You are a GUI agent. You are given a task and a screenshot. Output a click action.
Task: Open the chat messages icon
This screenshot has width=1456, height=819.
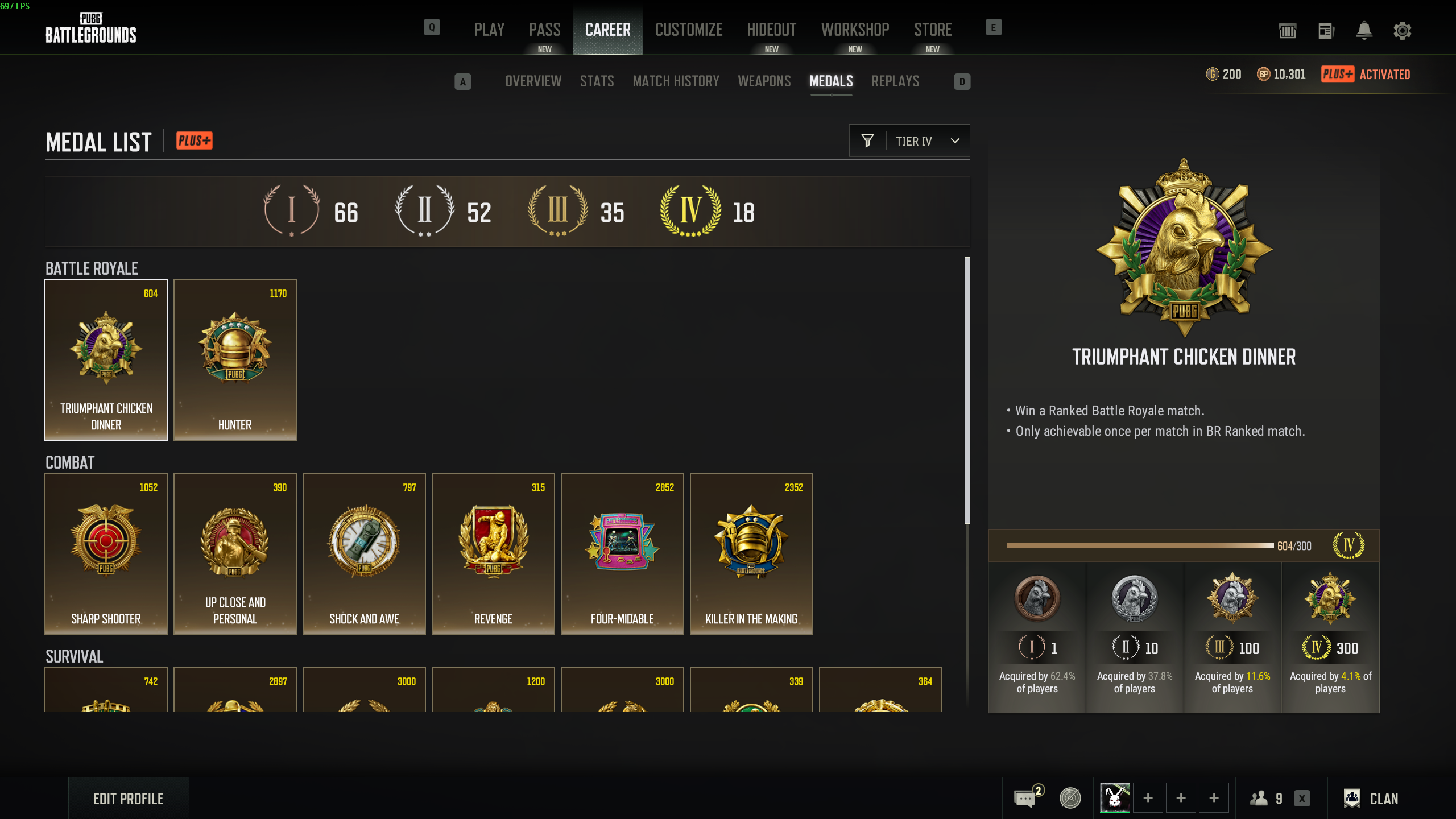1025,799
